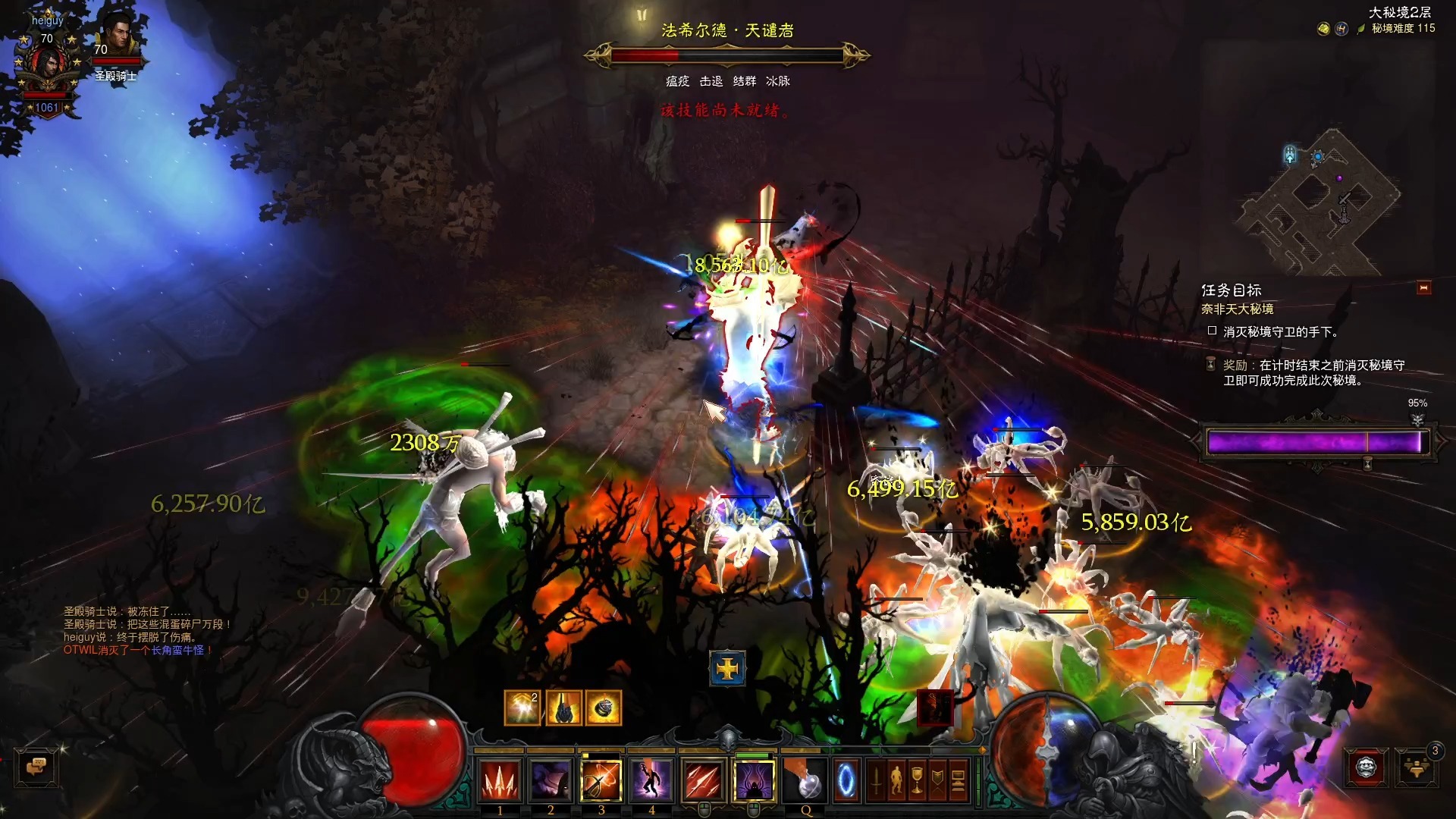Select the red arrows left-mouse skill
The height and width of the screenshot is (819, 1456).
(703, 780)
